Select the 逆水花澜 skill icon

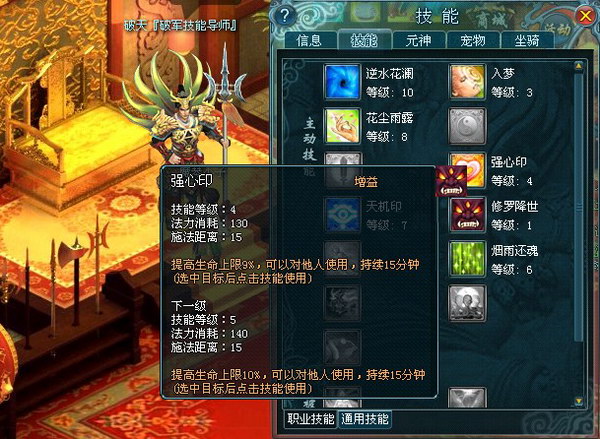tap(342, 80)
